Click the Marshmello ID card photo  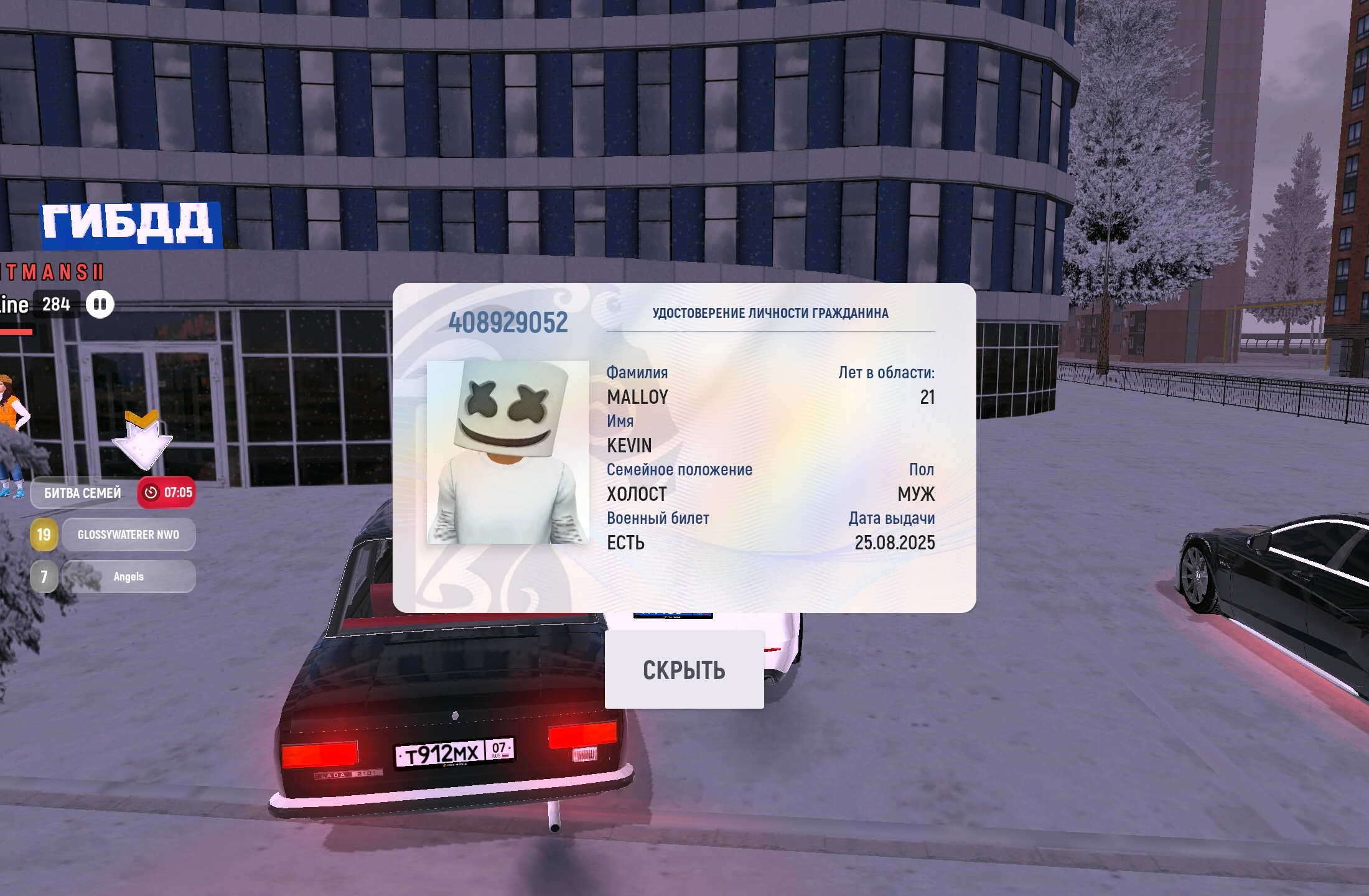(508, 452)
